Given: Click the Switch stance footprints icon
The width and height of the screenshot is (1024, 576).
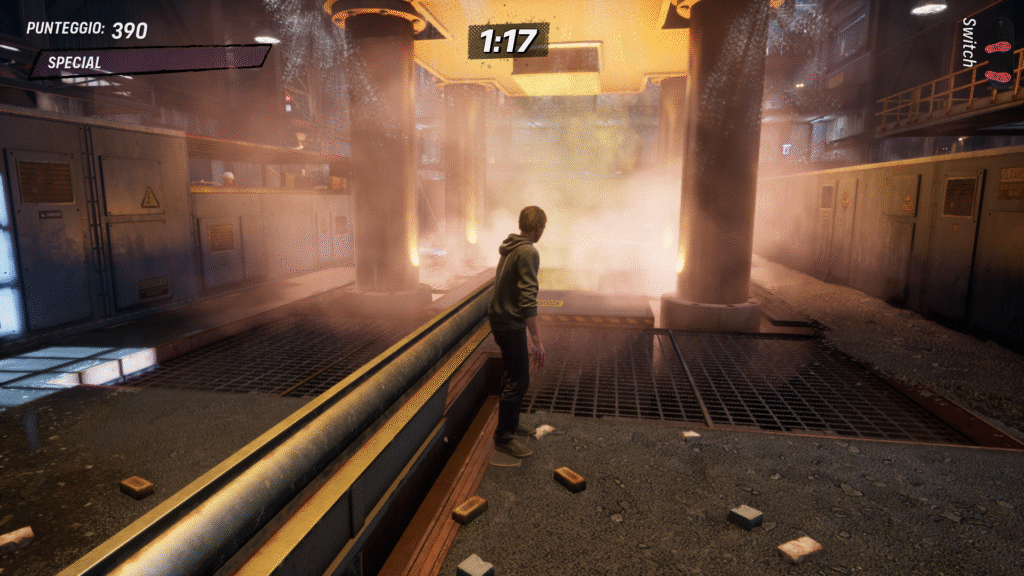Looking at the screenshot, I should tap(997, 60).
